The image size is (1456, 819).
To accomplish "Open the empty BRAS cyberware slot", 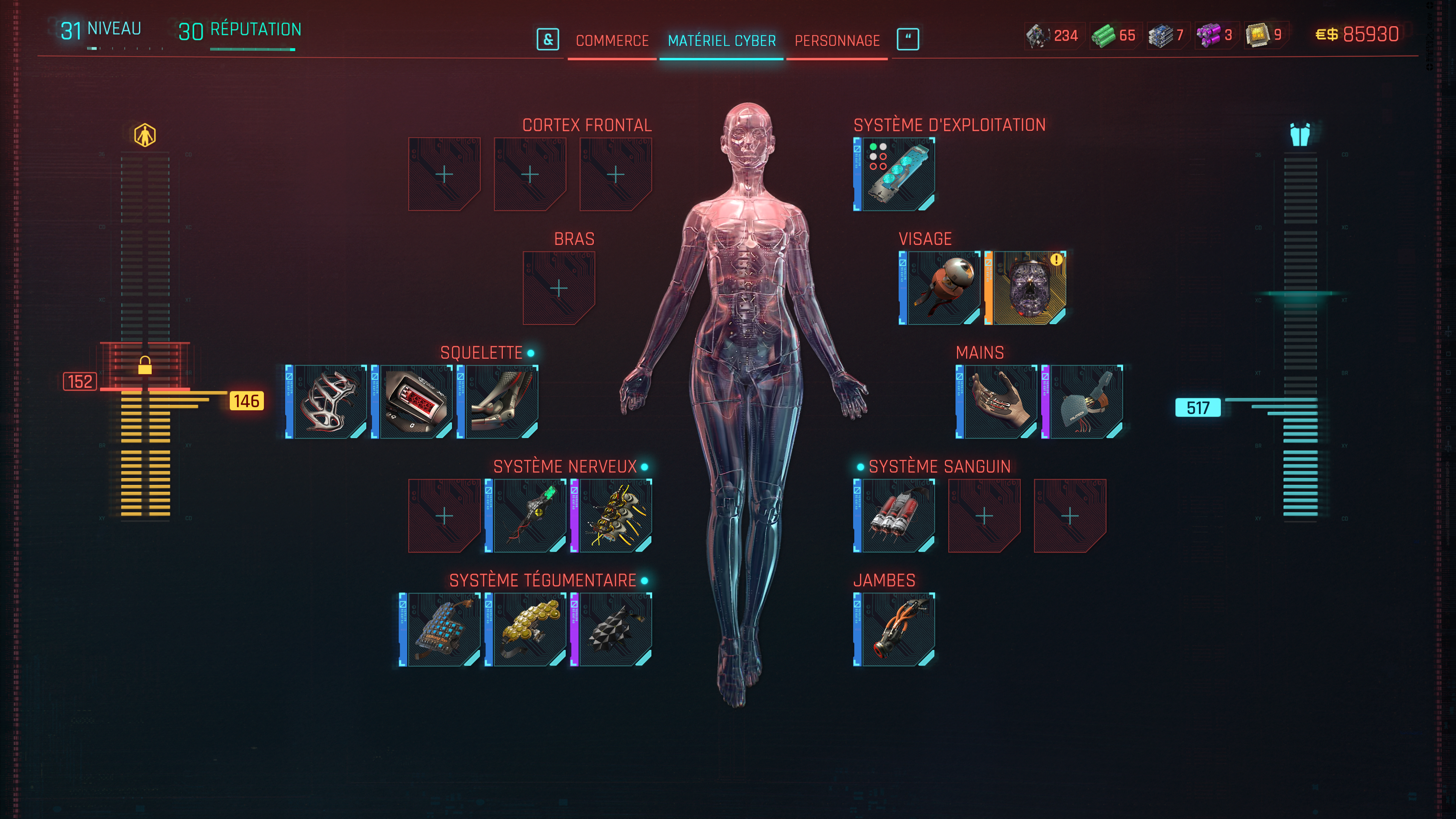I will tap(559, 288).
